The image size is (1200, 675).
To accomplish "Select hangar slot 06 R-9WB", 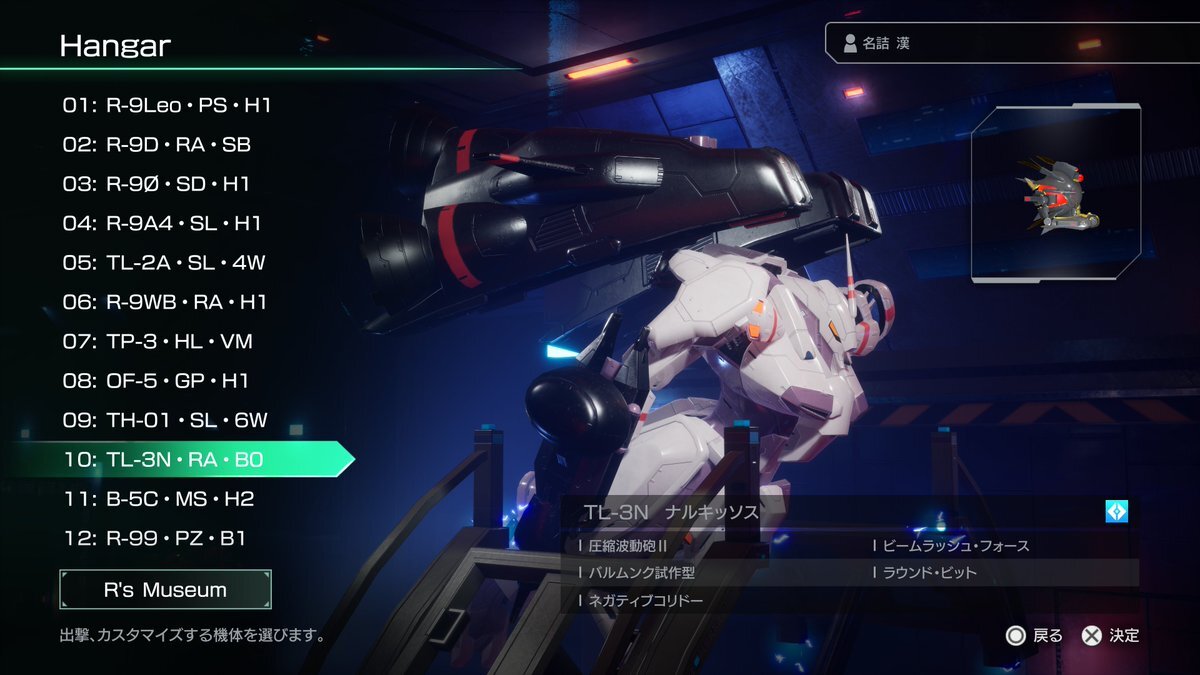I will click(x=165, y=302).
